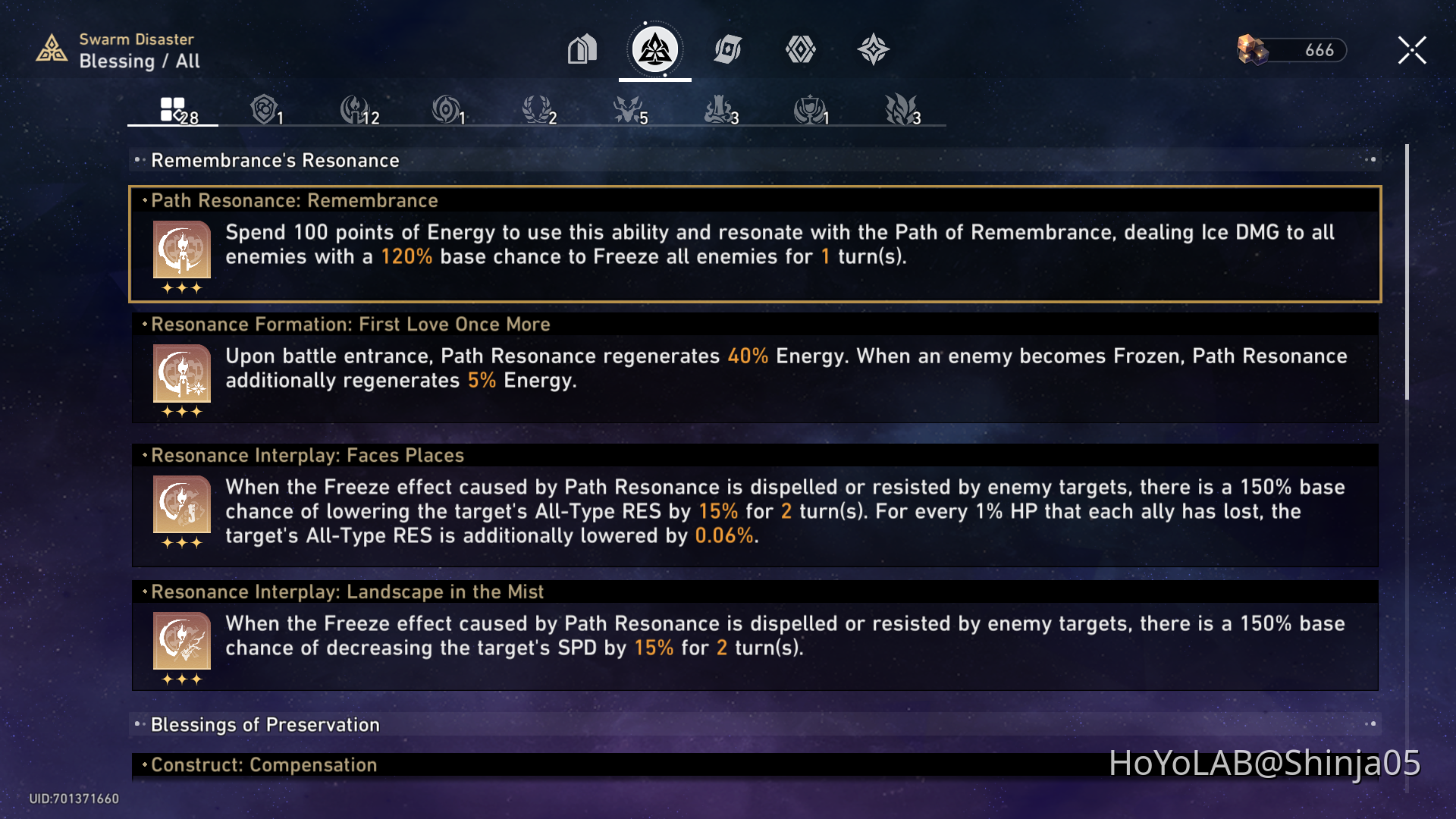Open the Nihility path filter
Screen dimensions: 1456x819
click(446, 108)
